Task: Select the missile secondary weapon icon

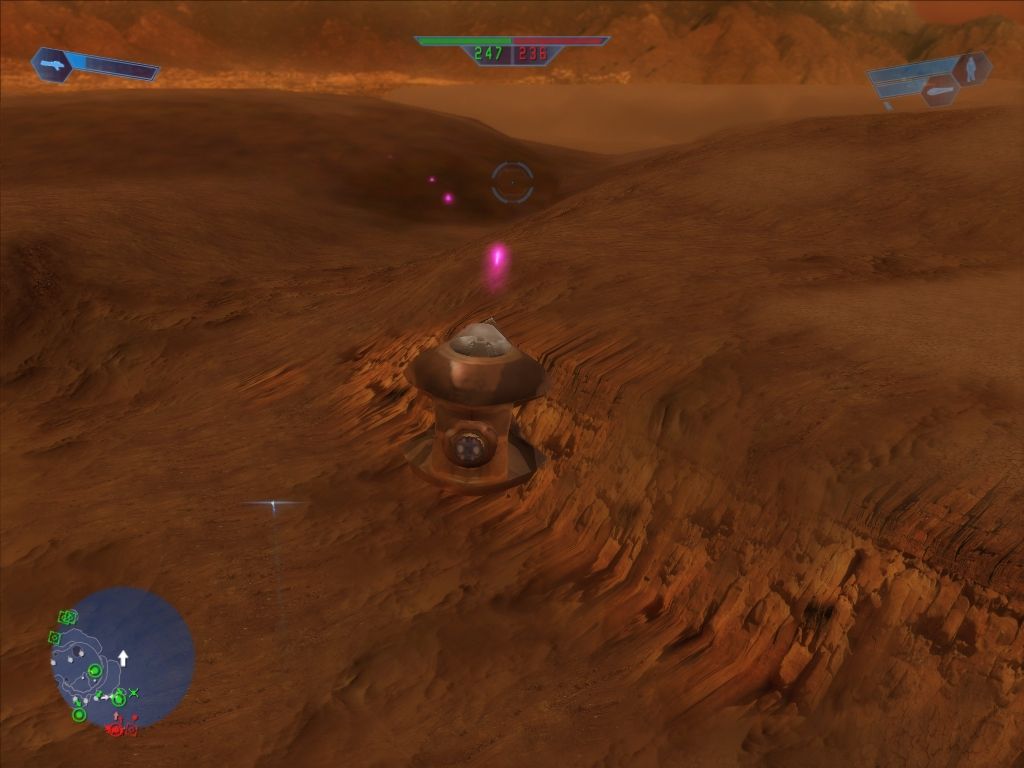Action: pos(940,91)
